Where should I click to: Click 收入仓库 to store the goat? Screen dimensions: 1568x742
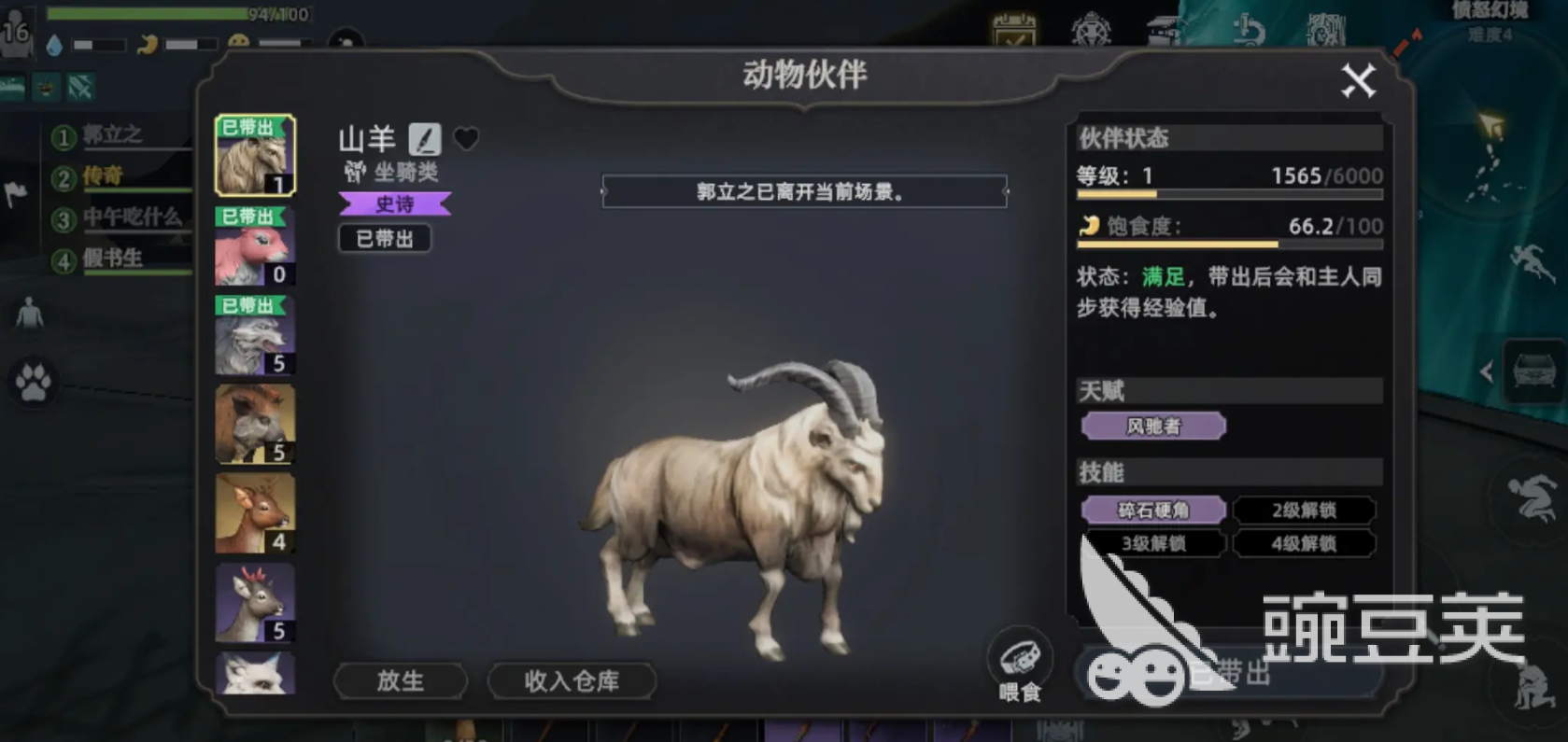pyautogui.click(x=571, y=681)
